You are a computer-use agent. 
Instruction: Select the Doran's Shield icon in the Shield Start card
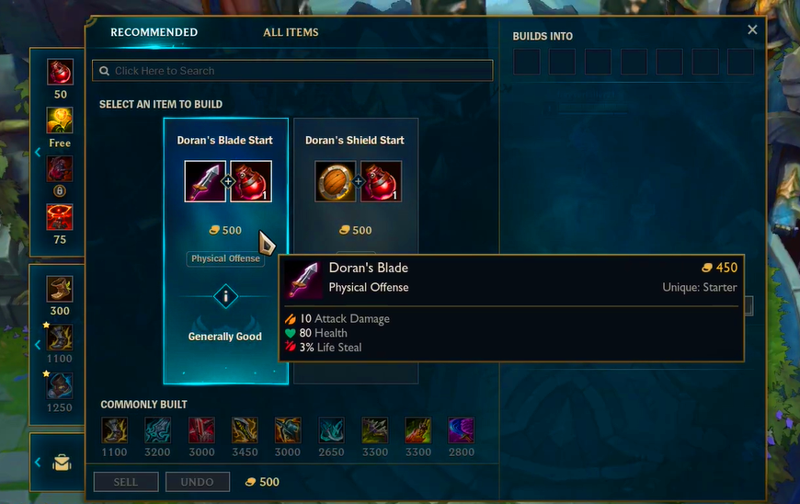click(335, 181)
